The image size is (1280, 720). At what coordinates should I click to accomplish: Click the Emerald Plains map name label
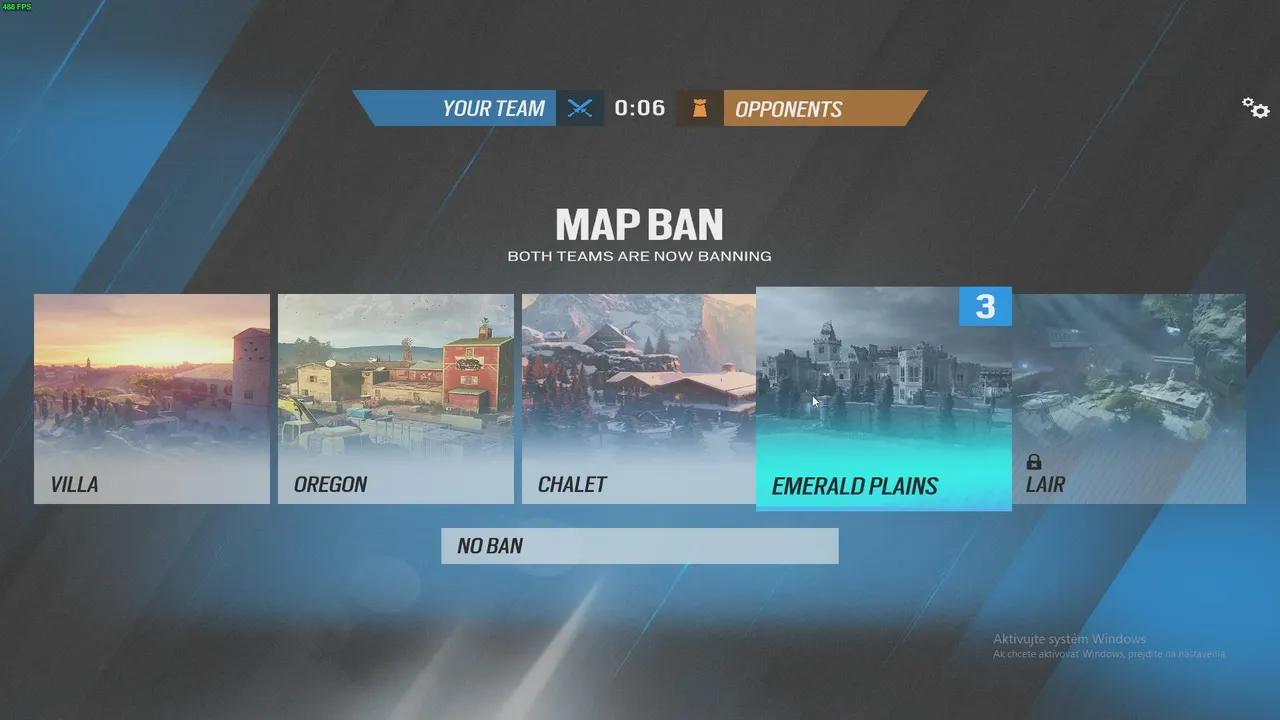tap(855, 486)
